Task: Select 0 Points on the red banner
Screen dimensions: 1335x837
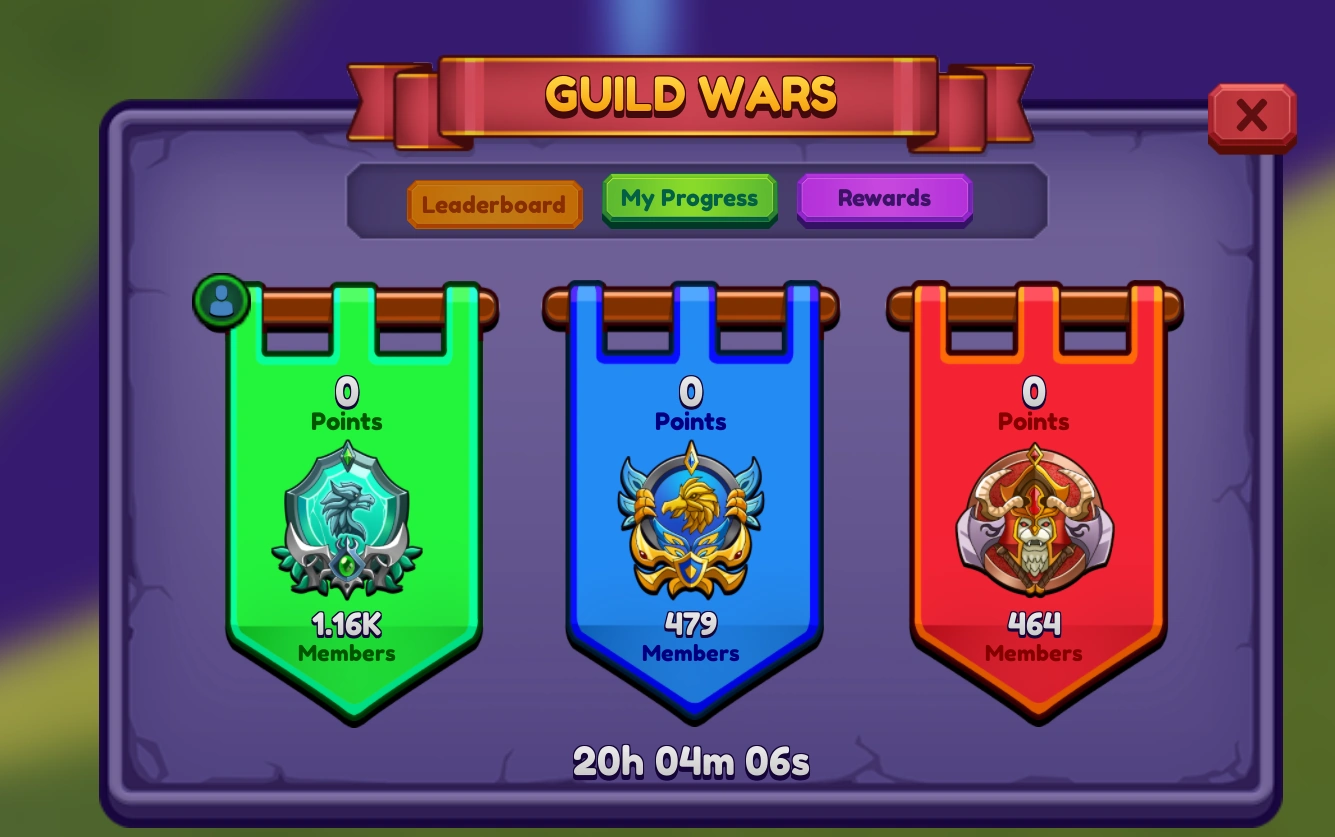Action: [1034, 405]
